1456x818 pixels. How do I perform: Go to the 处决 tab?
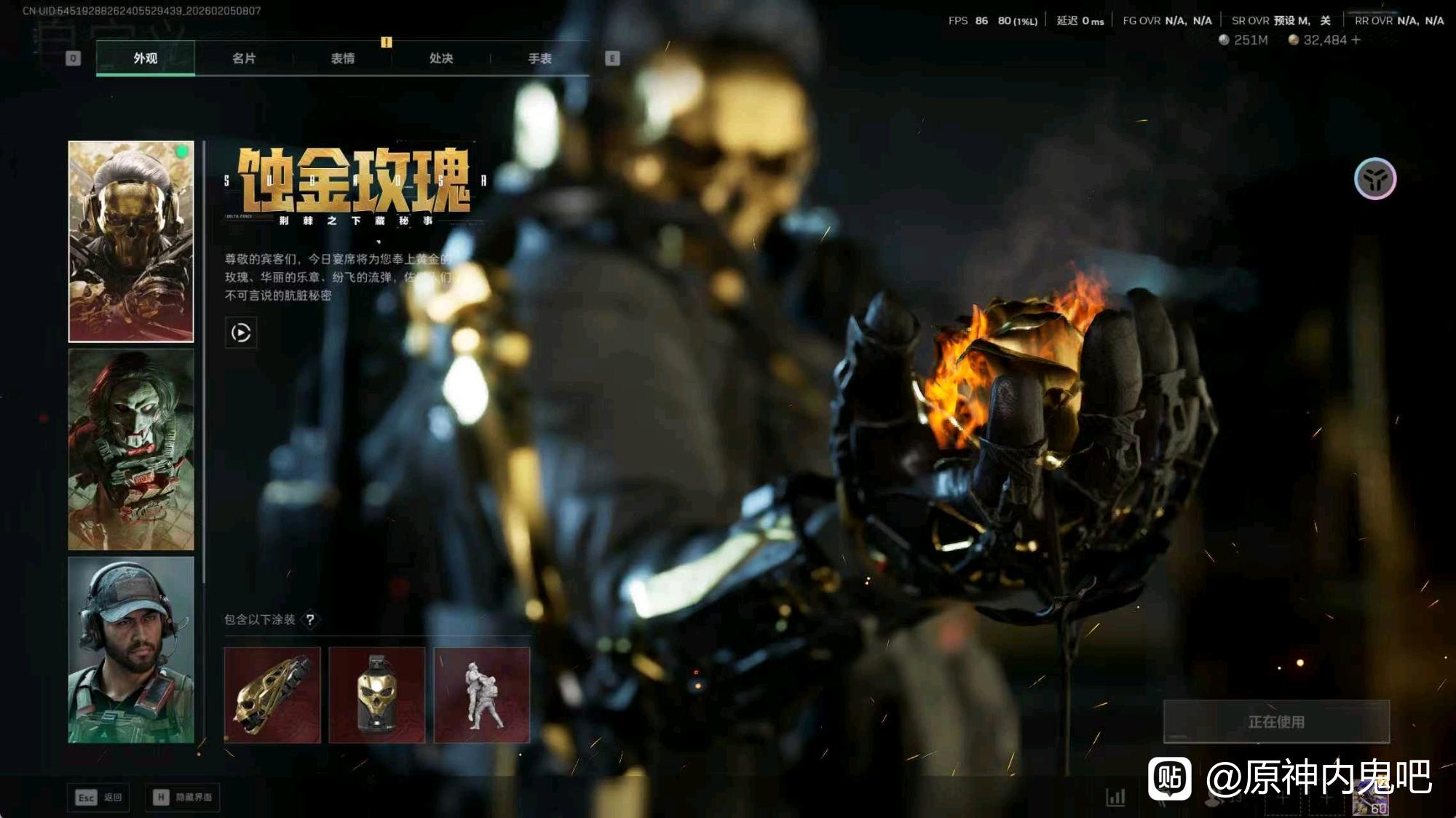point(441,58)
